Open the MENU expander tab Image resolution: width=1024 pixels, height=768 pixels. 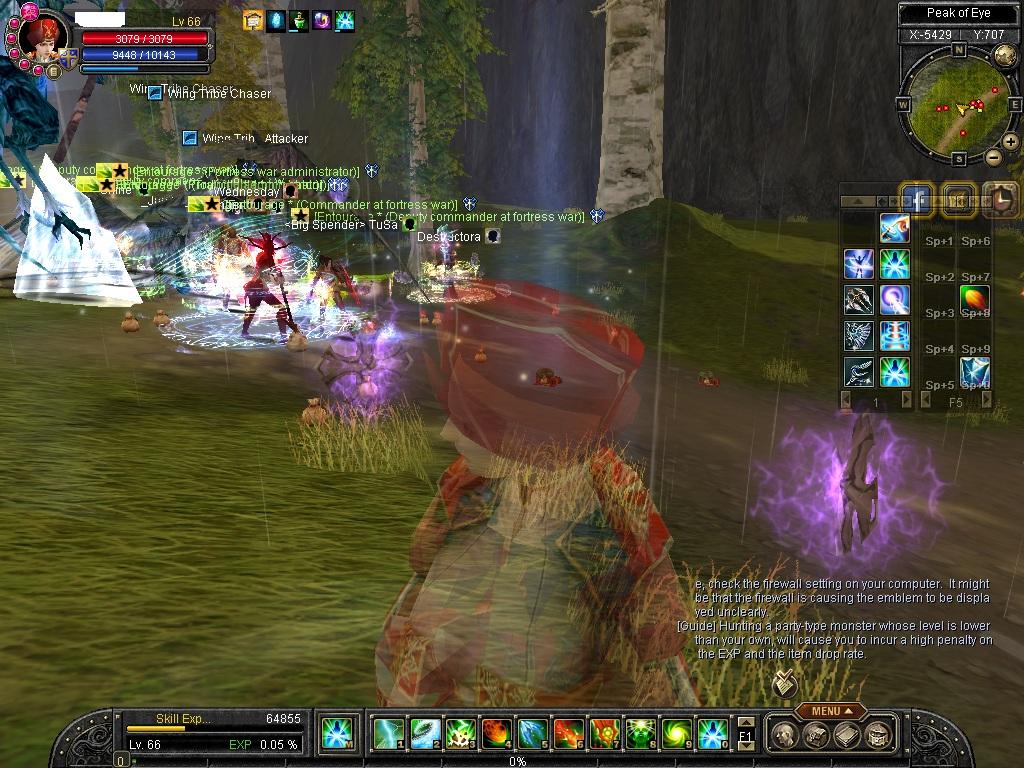coord(831,711)
